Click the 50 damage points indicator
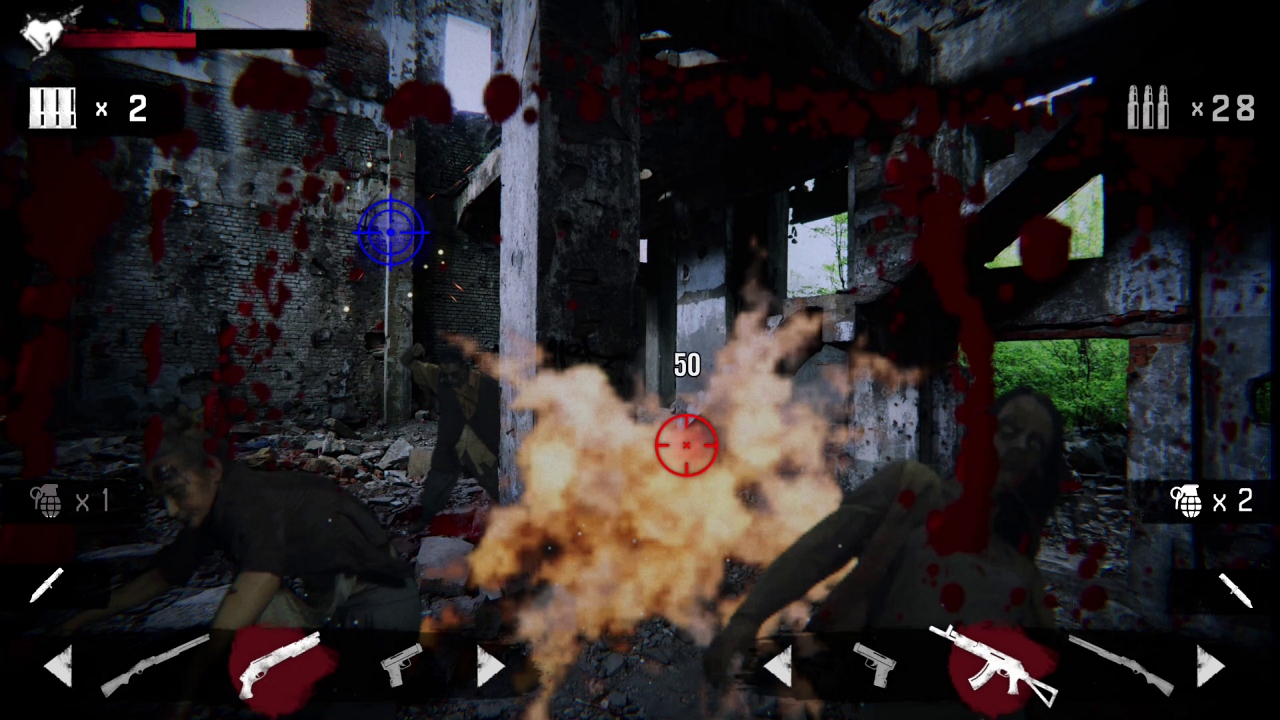 (687, 365)
